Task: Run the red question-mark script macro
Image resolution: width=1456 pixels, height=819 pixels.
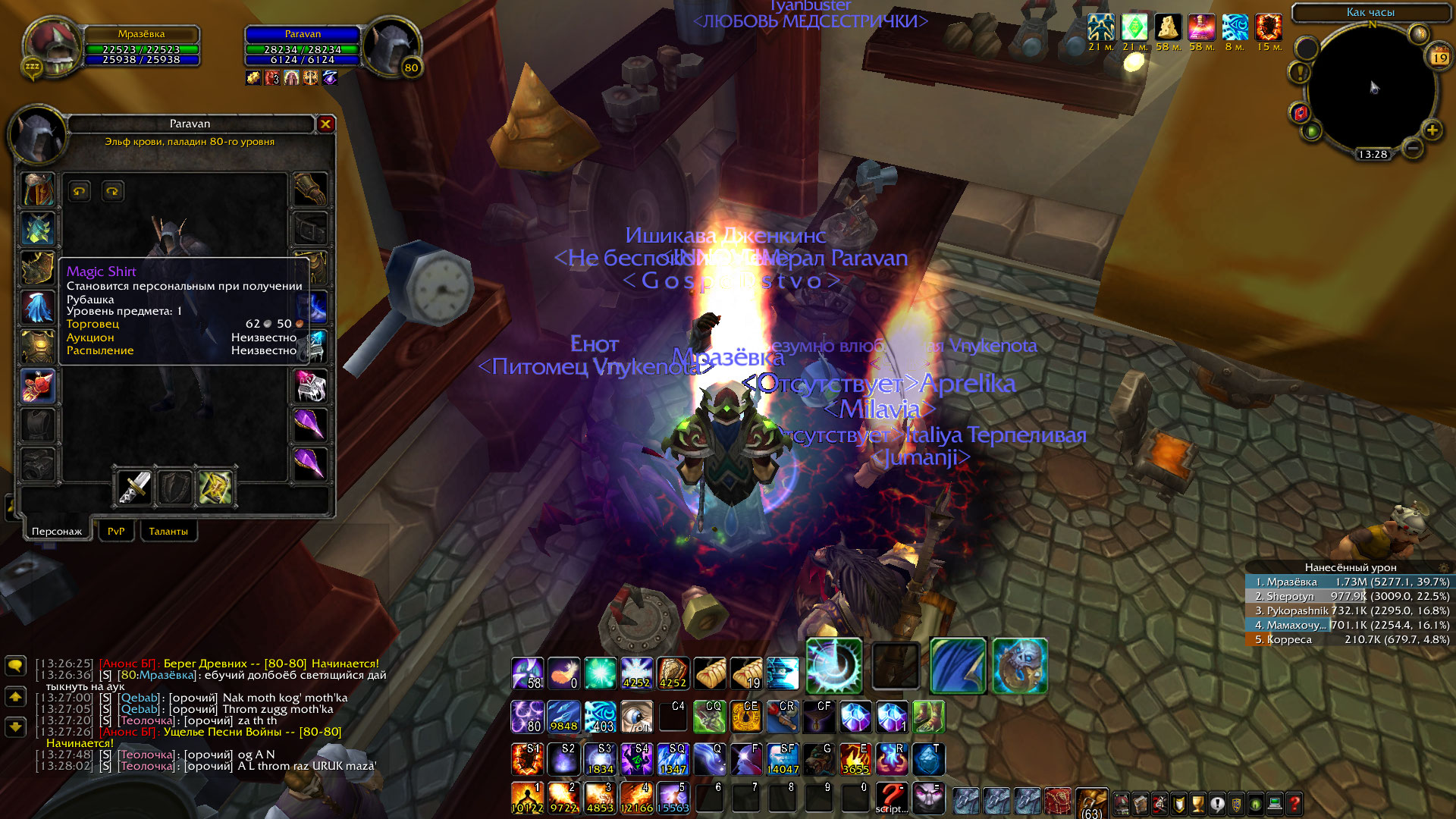Action: [x=892, y=798]
